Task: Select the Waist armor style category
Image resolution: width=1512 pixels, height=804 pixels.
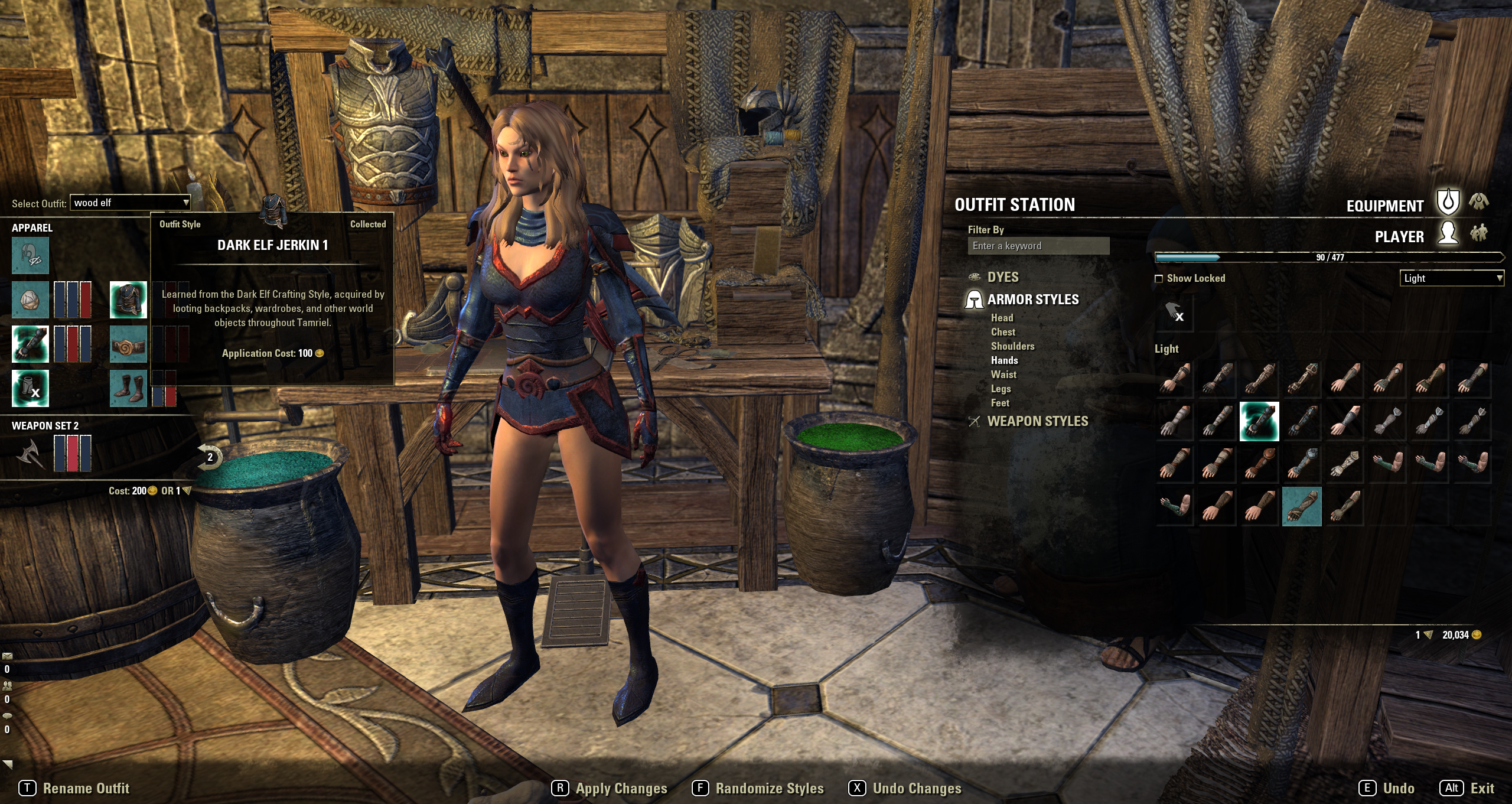Action: click(x=1003, y=375)
